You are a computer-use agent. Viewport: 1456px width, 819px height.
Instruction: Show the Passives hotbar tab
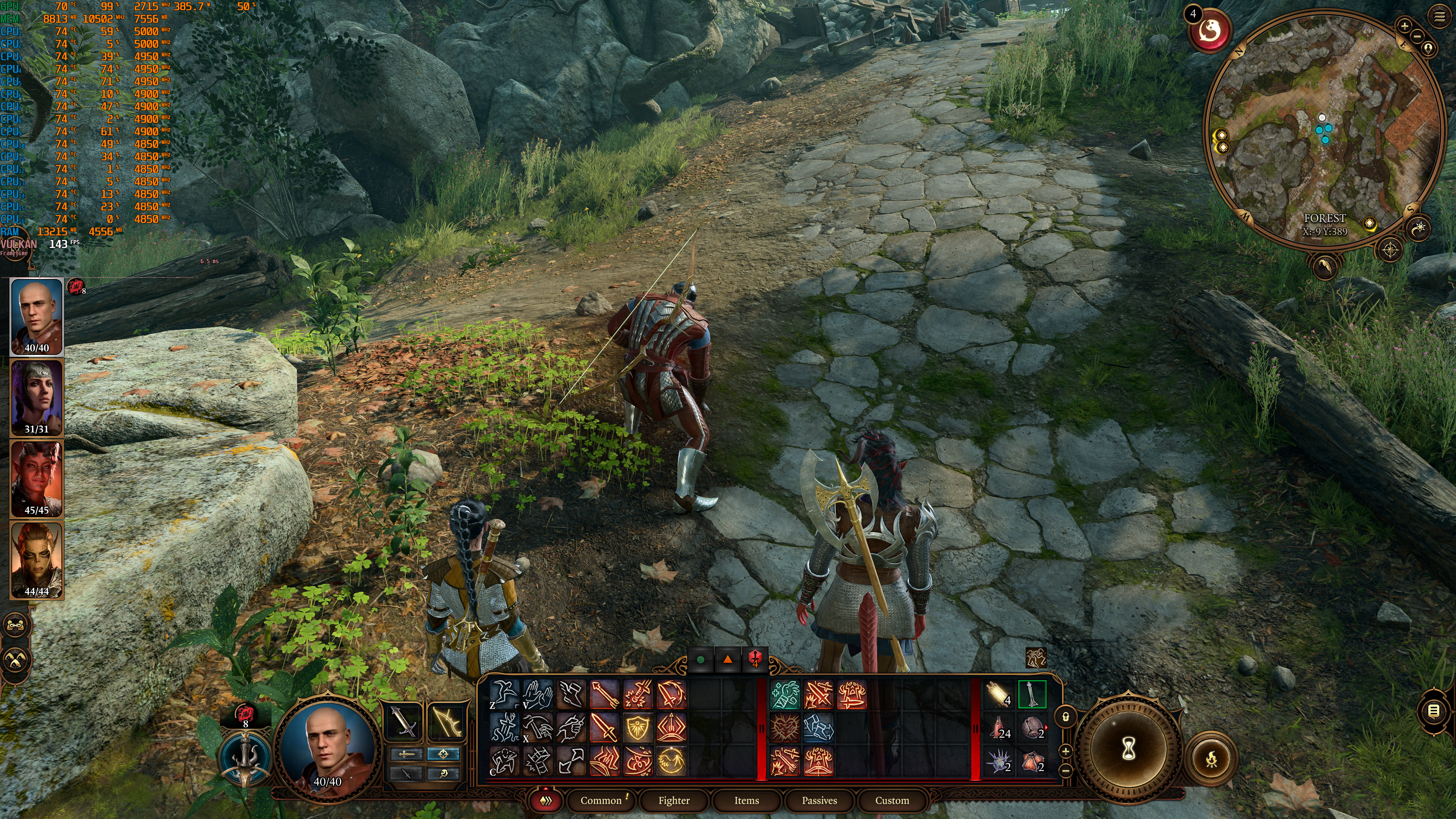click(819, 800)
